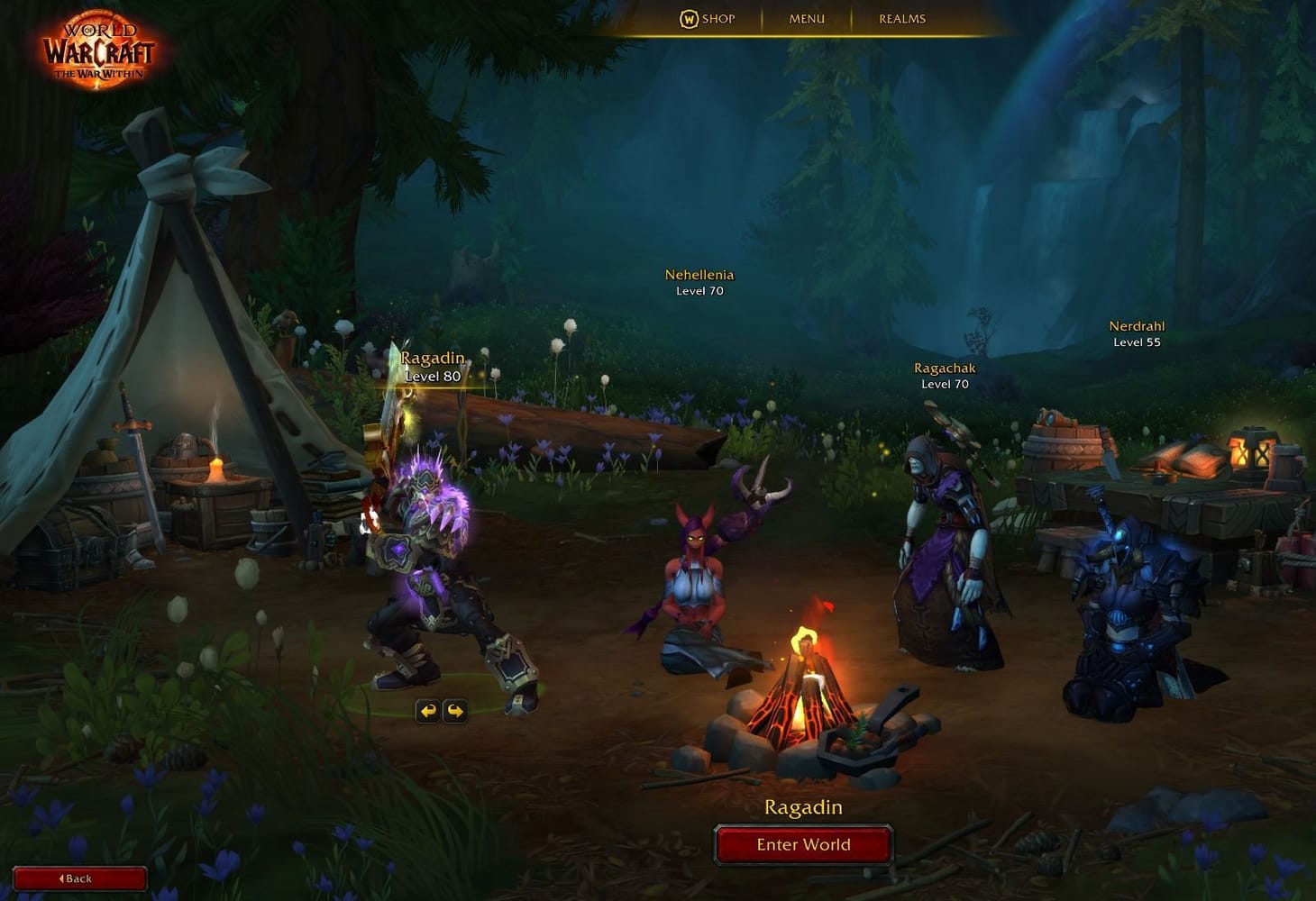Click the Ragadin nameplate above Enter World
The image size is (1316, 901).
click(803, 807)
